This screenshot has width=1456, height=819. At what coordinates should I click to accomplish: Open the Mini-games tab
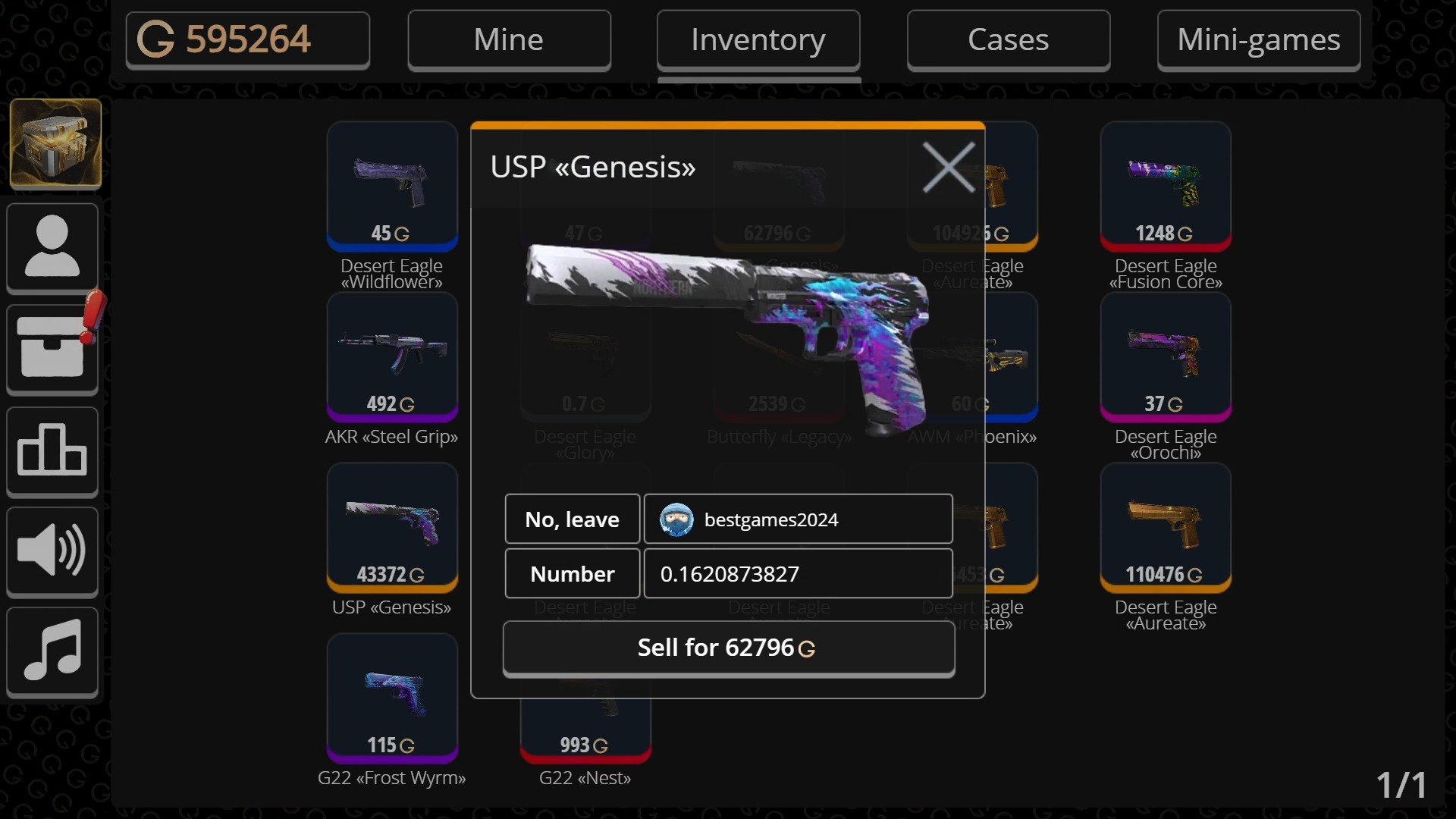(1258, 39)
